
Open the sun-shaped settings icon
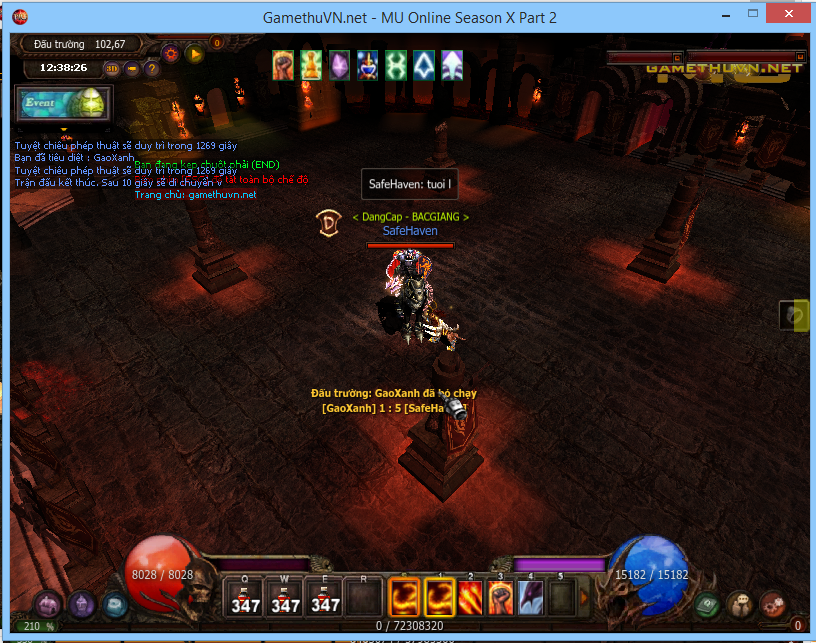170,54
